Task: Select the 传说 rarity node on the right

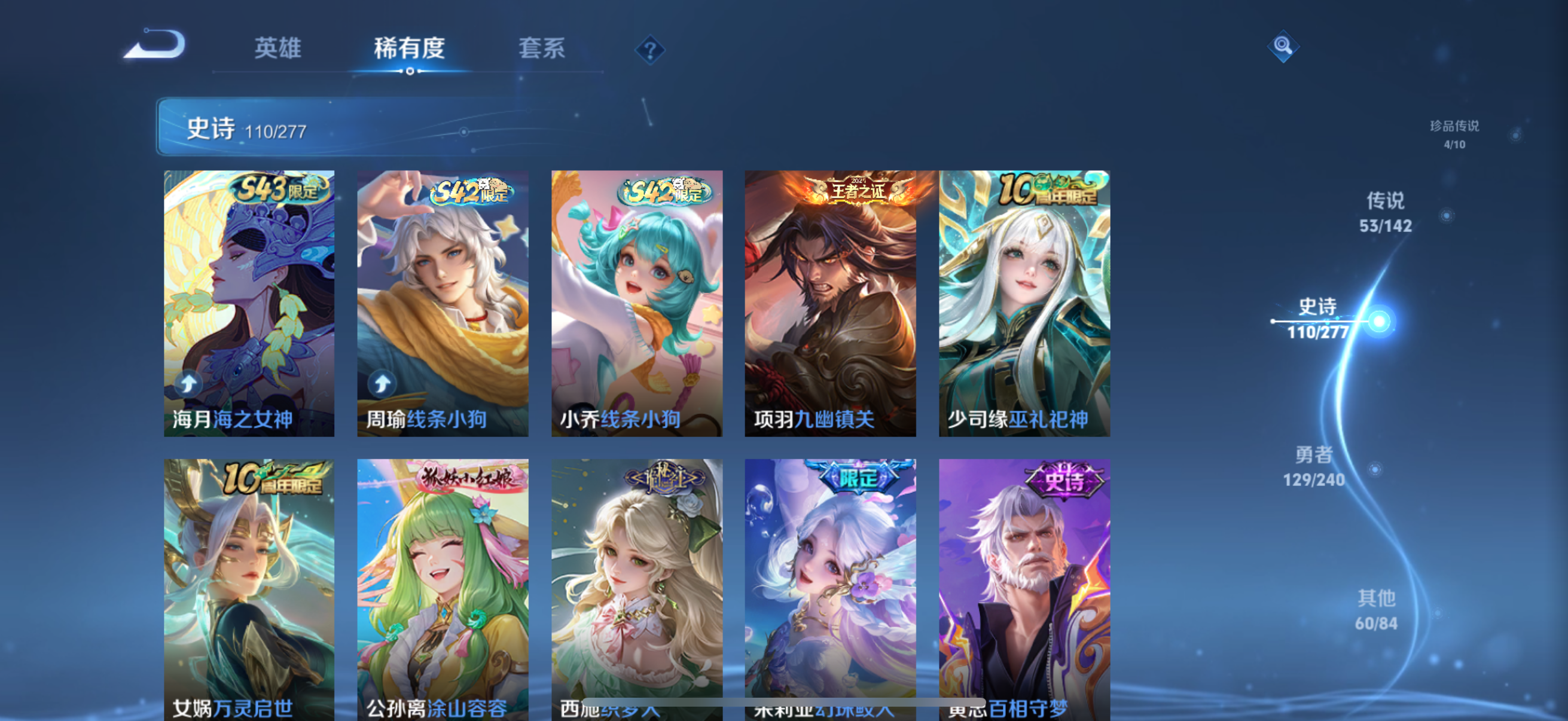Action: (x=1387, y=213)
